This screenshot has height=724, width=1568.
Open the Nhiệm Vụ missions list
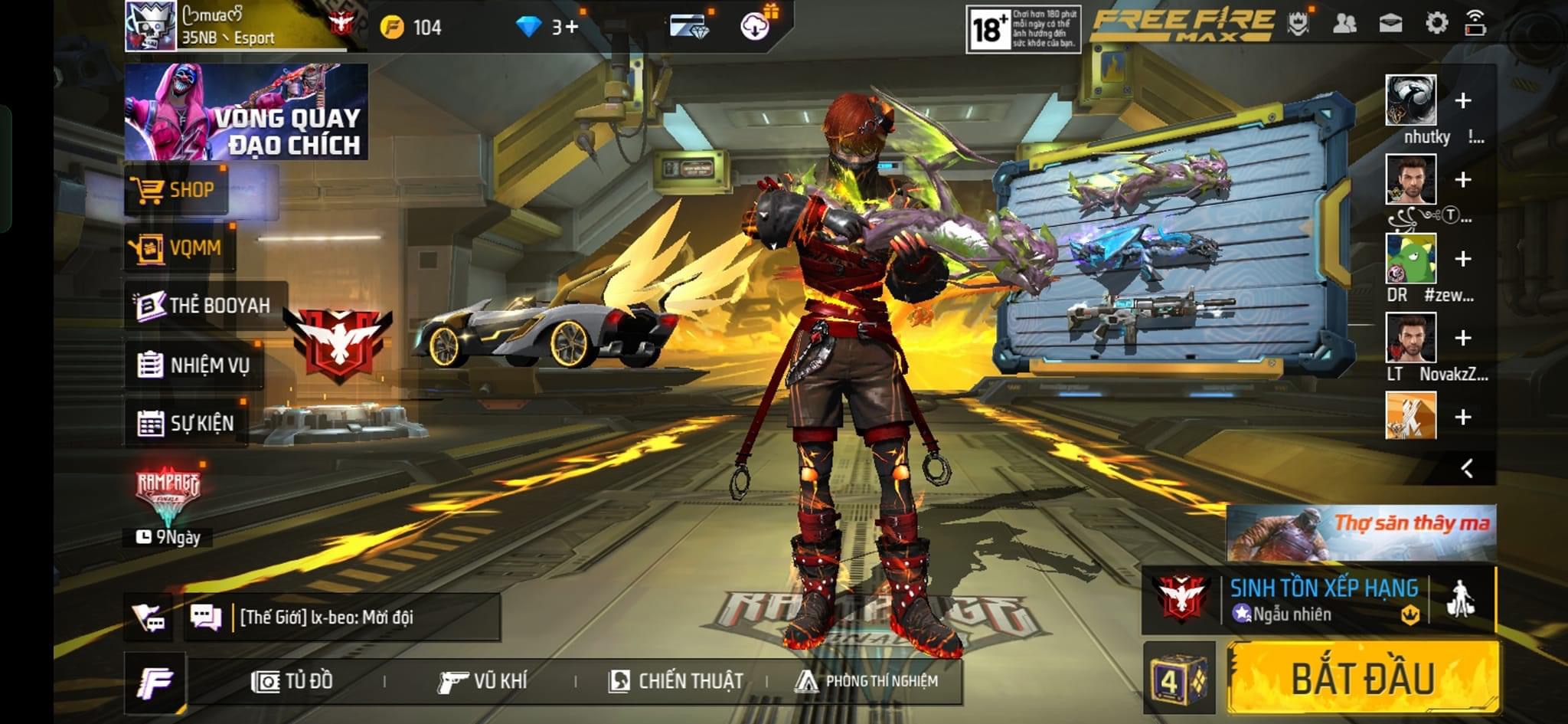tap(194, 365)
